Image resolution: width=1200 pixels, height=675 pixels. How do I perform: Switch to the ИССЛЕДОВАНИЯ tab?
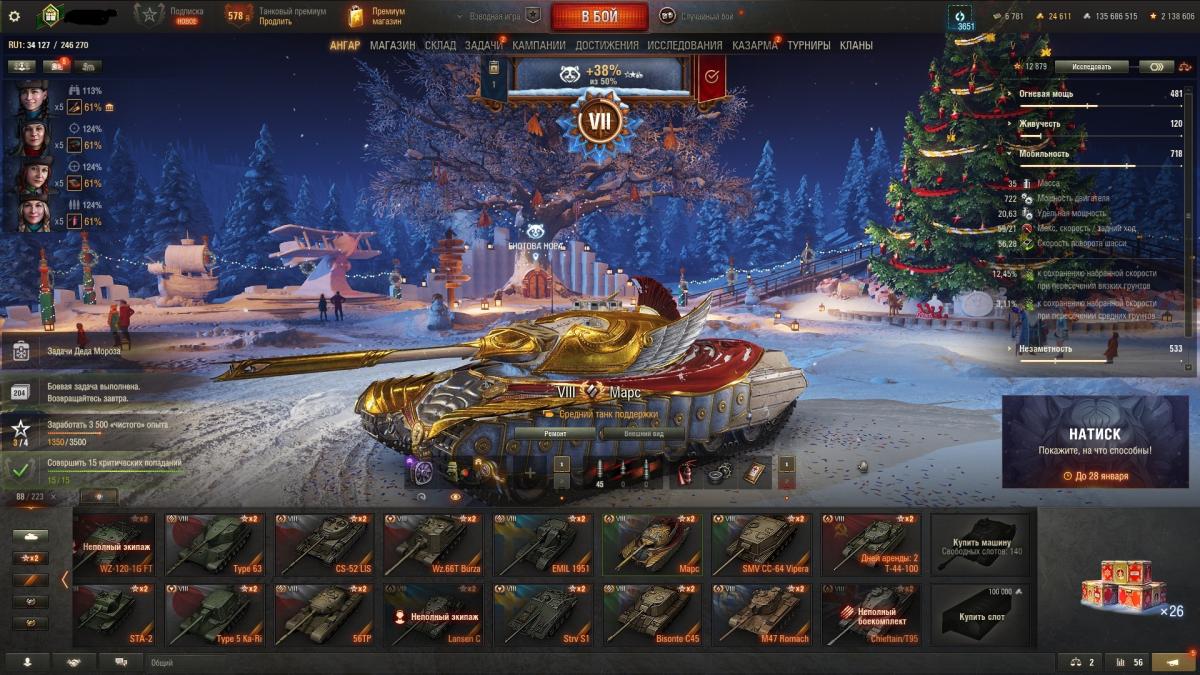coord(684,45)
